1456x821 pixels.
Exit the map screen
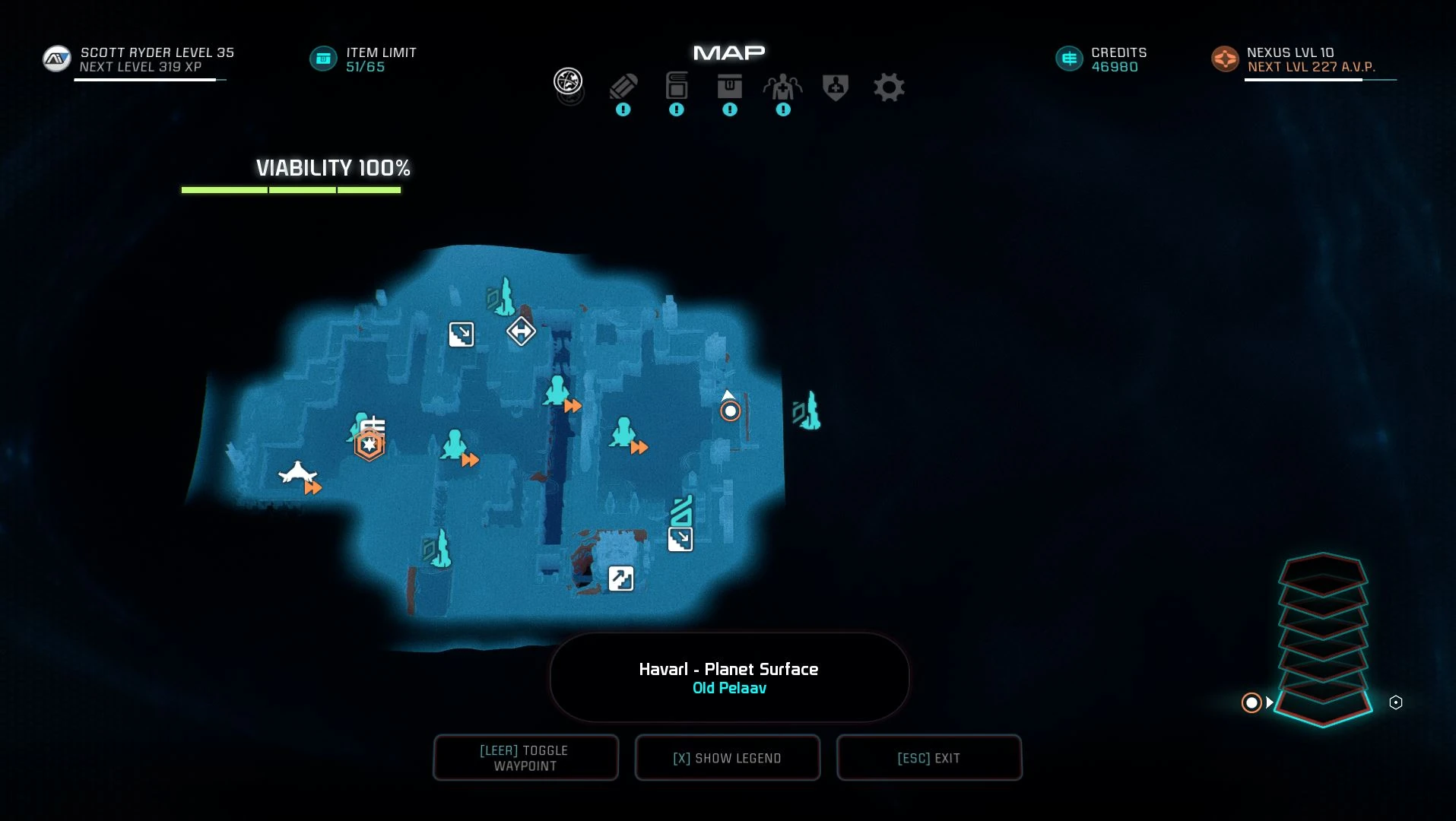pyautogui.click(x=928, y=758)
